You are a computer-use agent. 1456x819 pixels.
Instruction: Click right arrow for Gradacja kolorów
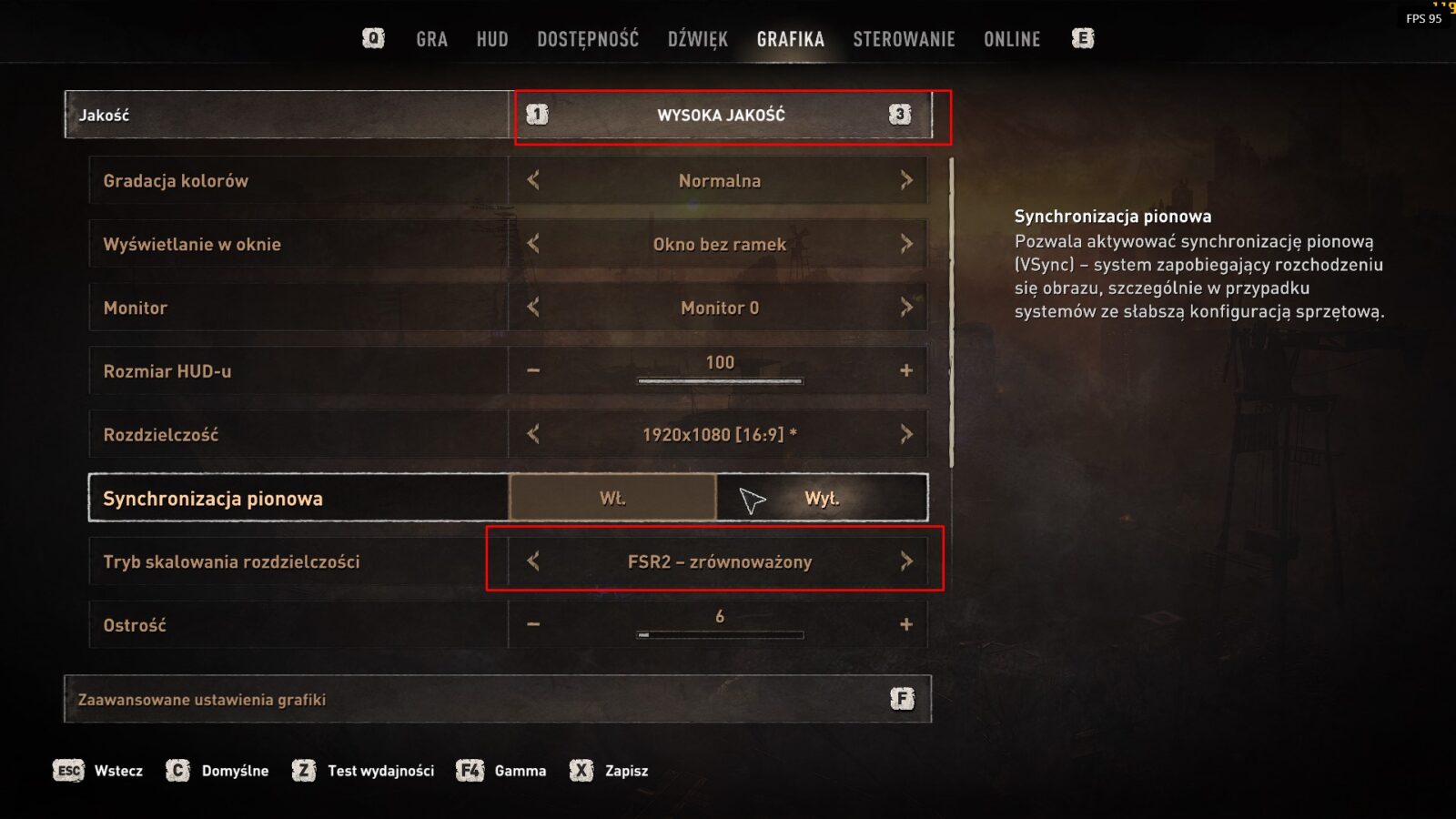906,180
